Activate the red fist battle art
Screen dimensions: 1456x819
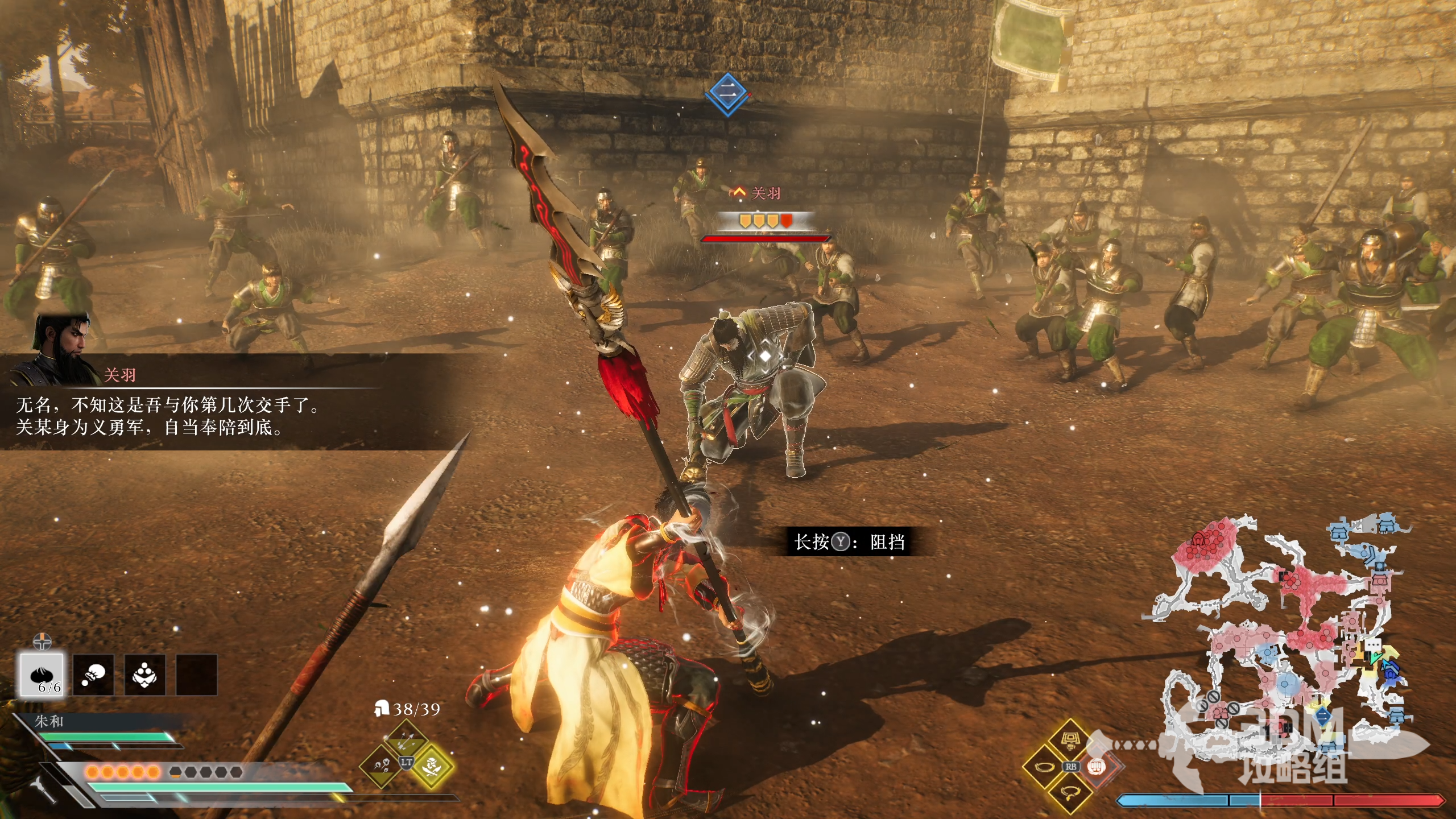point(1096,767)
